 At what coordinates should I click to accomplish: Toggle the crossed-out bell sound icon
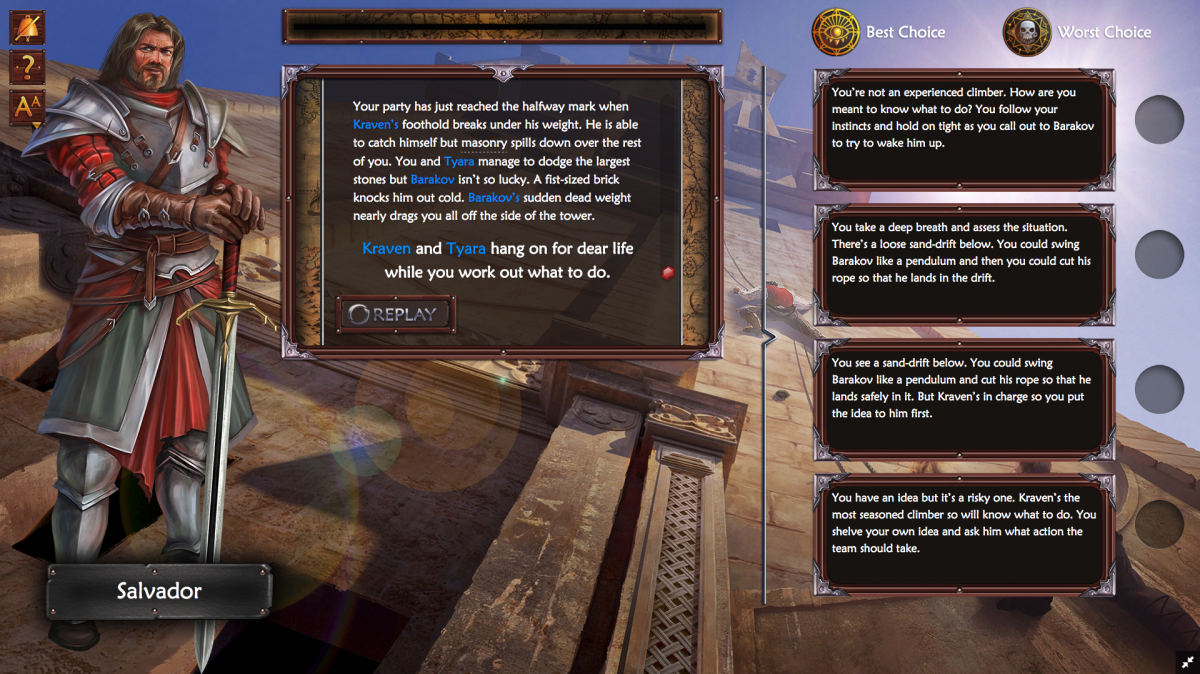[27, 27]
